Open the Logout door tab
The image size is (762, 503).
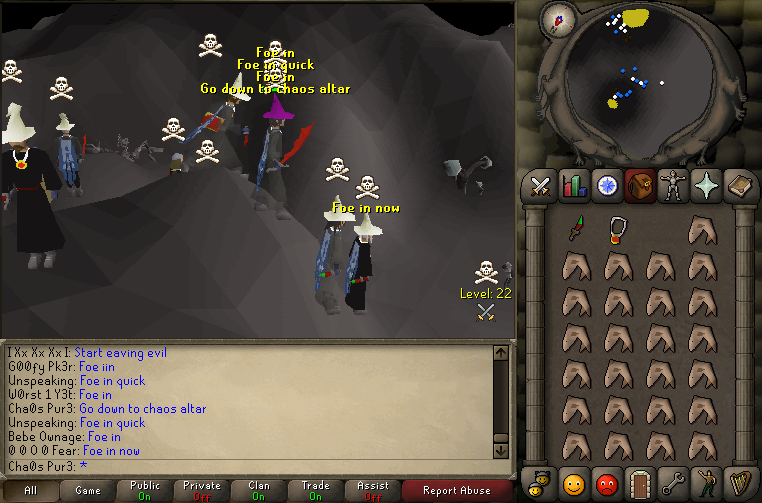tap(640, 482)
